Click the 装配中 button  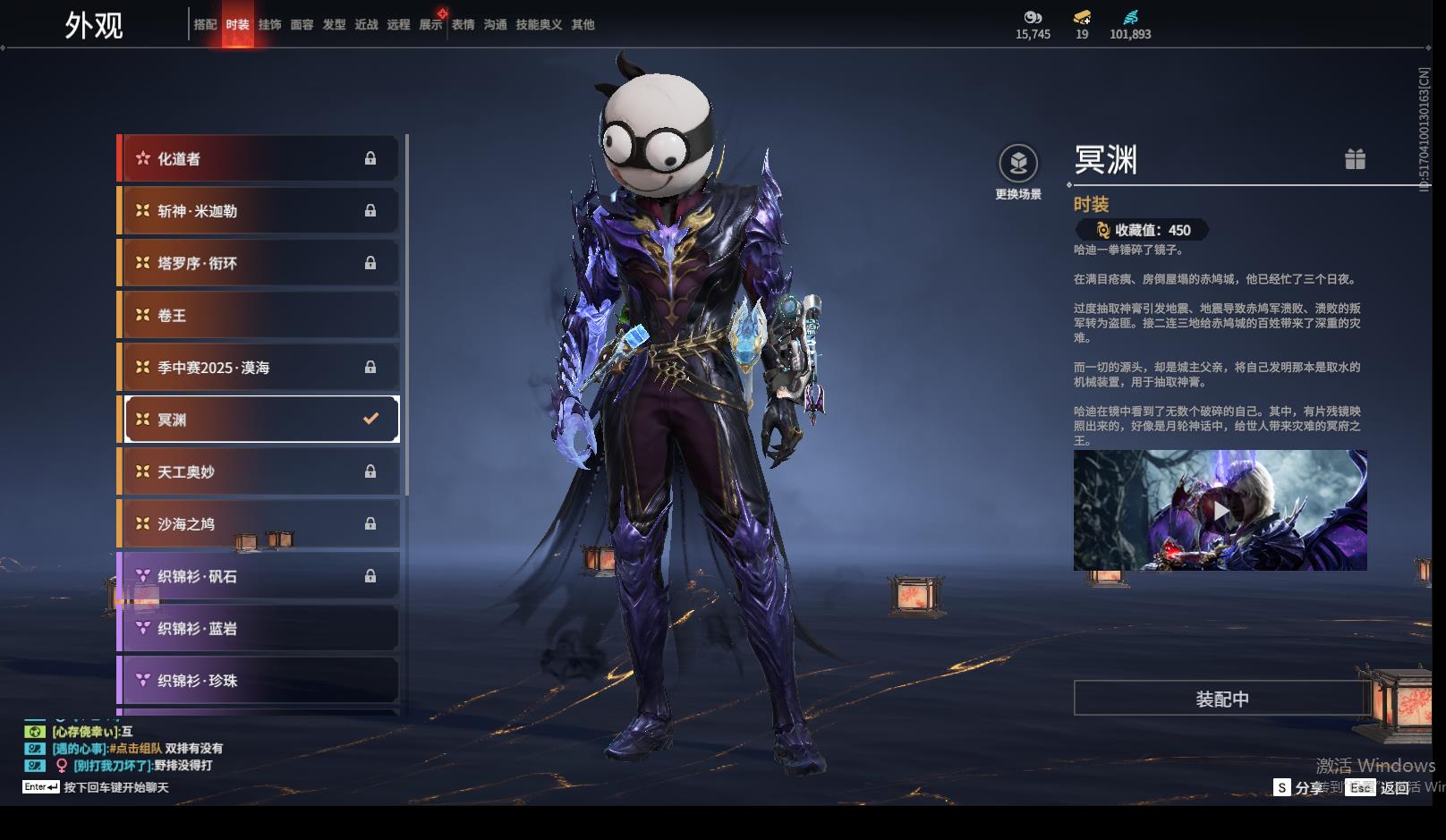coord(1222,699)
